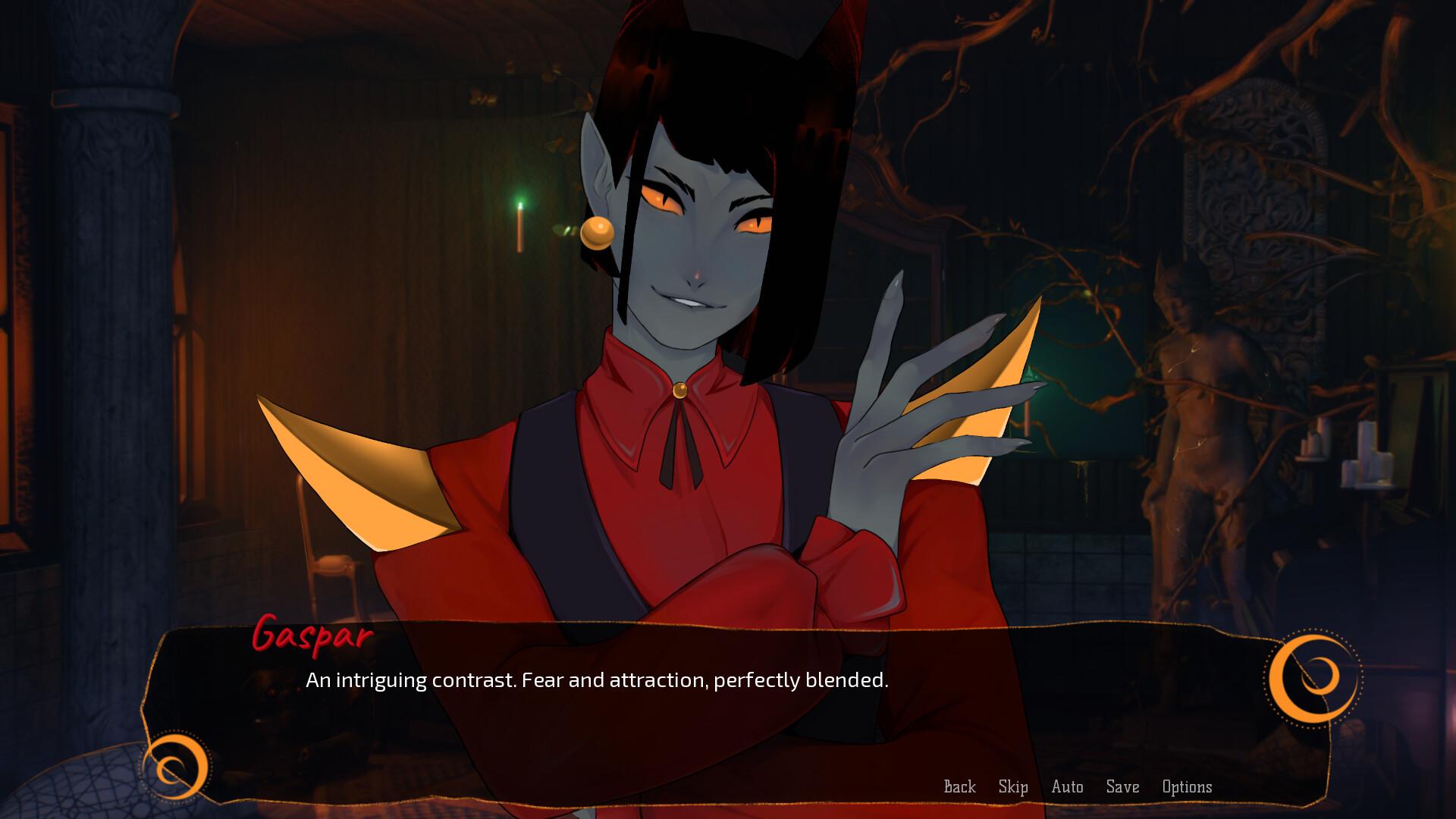Open the Options menu

[x=1187, y=787]
